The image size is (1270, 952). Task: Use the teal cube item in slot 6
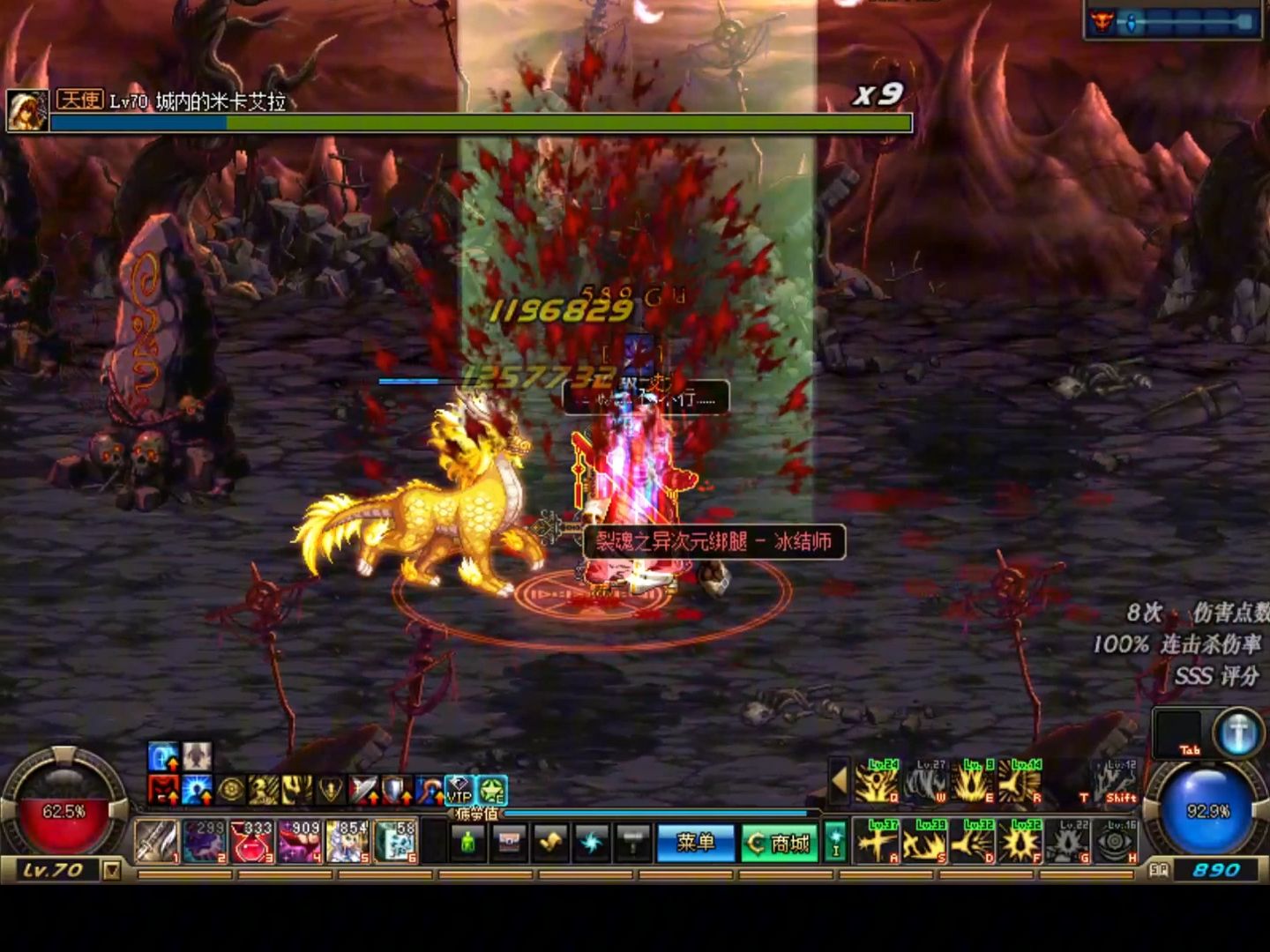(395, 842)
